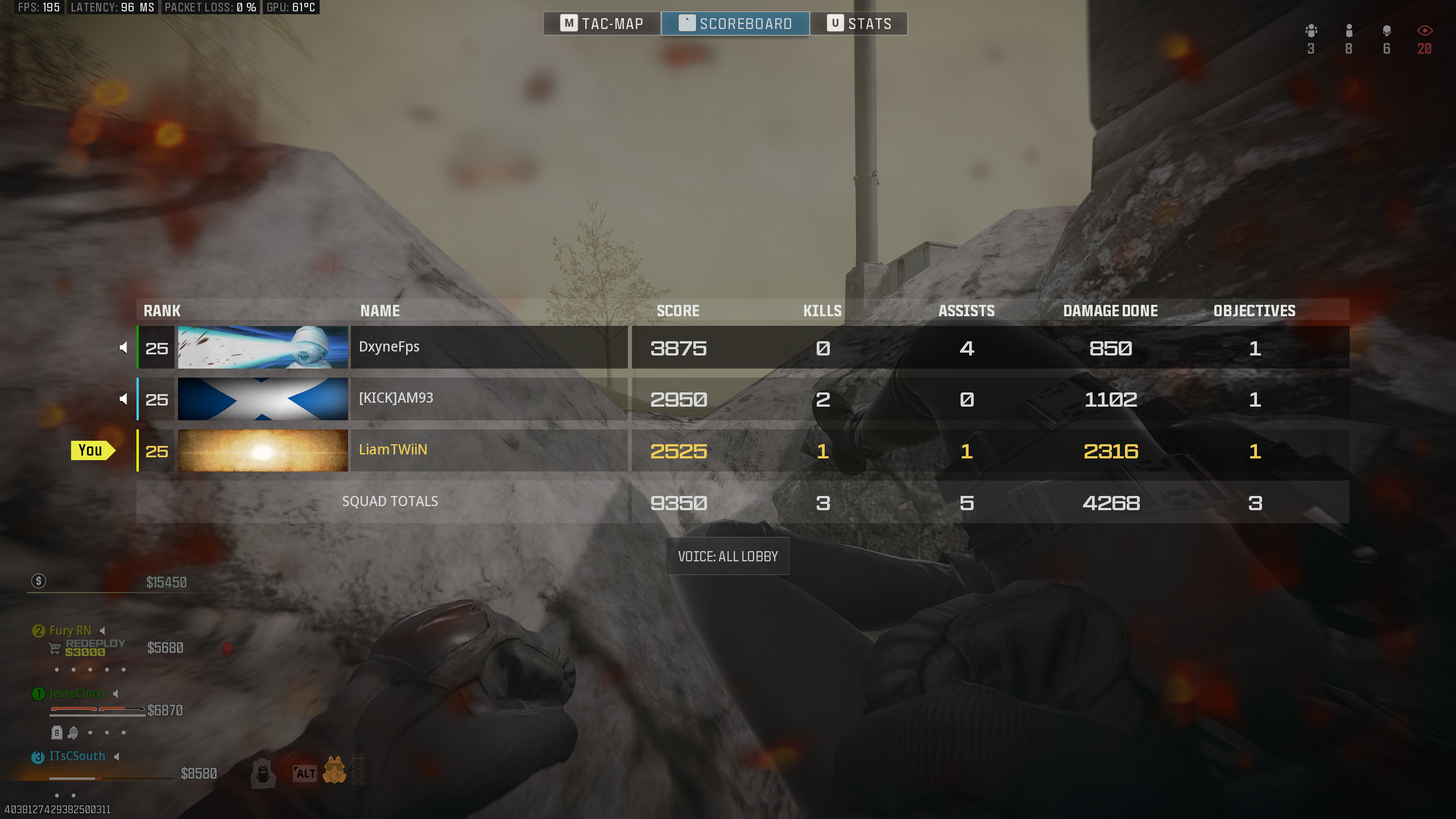This screenshot has width=1456, height=819.
Task: Select [KICK]AM93 player row
Action: [x=489, y=399]
